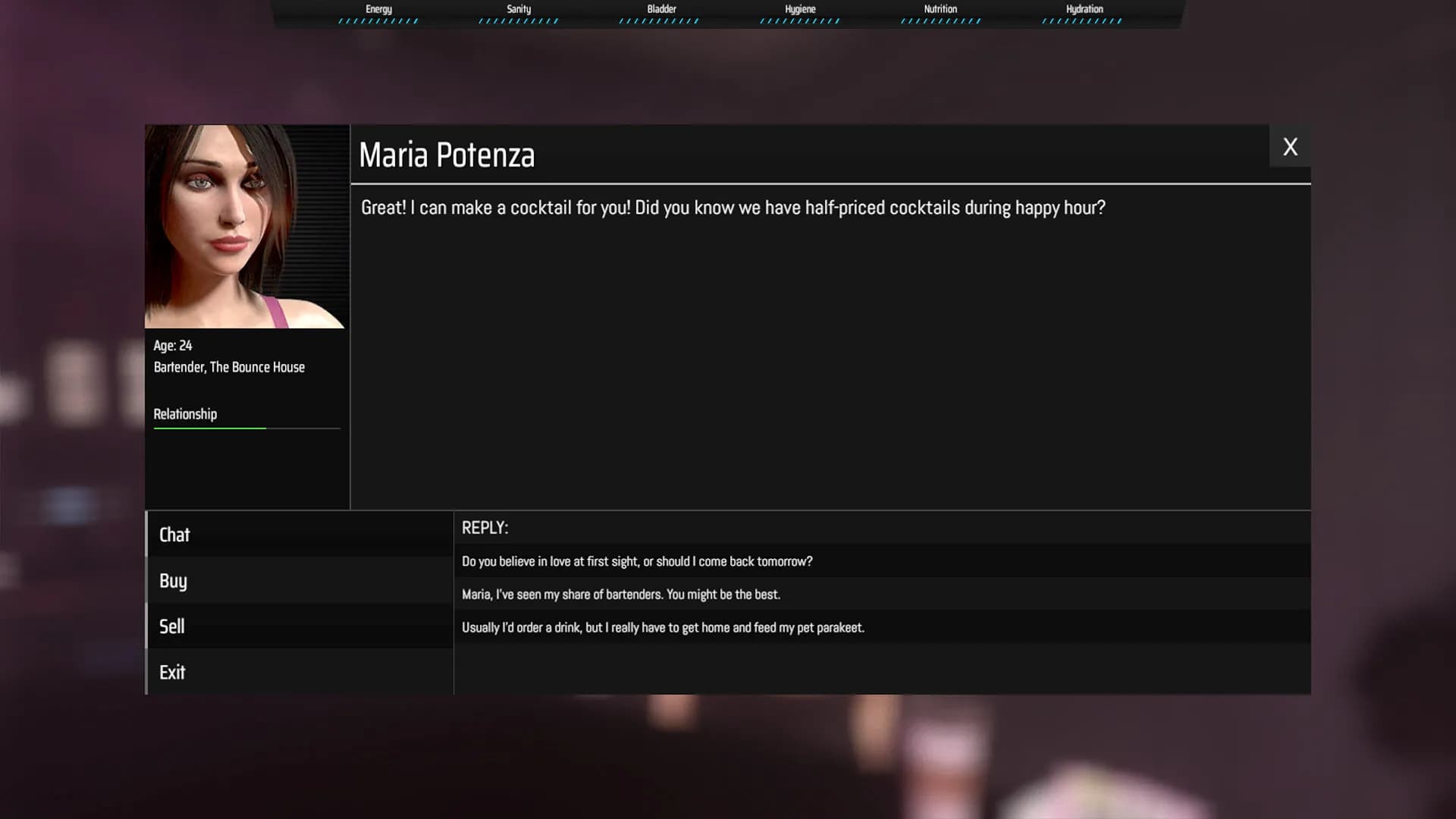1456x819 pixels.
Task: Click the Energy status bar
Action: 378,20
